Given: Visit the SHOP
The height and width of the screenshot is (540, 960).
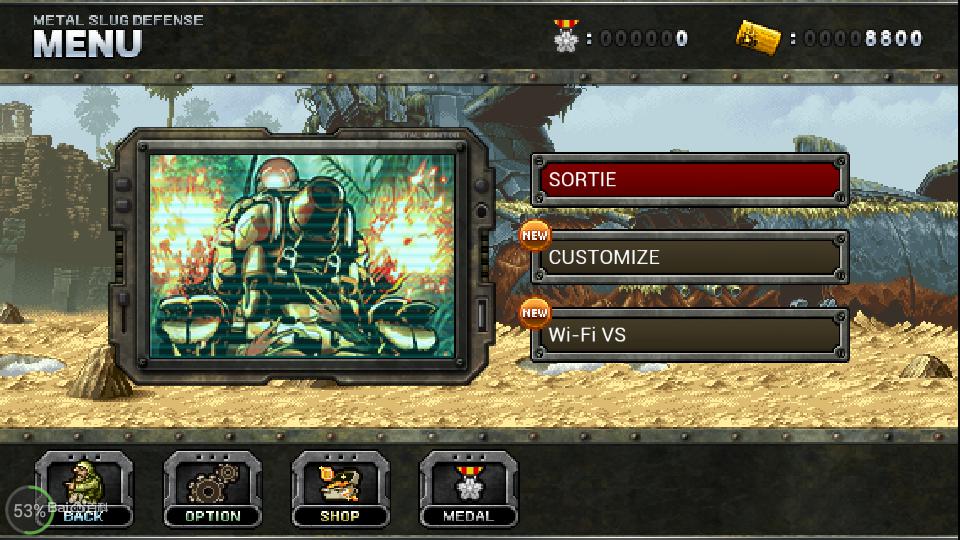Looking at the screenshot, I should [x=340, y=489].
